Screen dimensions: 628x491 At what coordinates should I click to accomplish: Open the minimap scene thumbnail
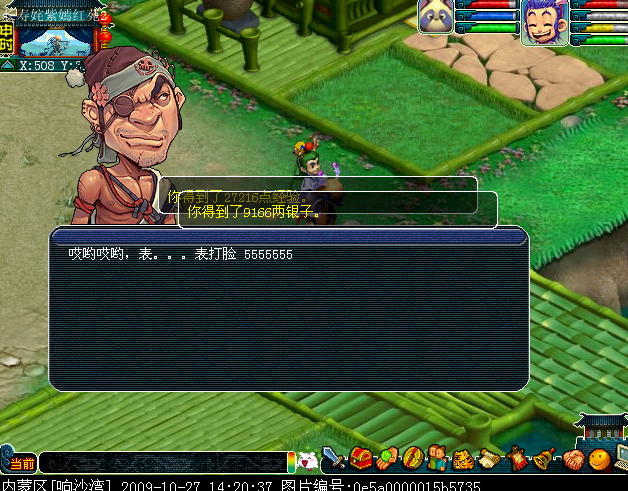56,39
